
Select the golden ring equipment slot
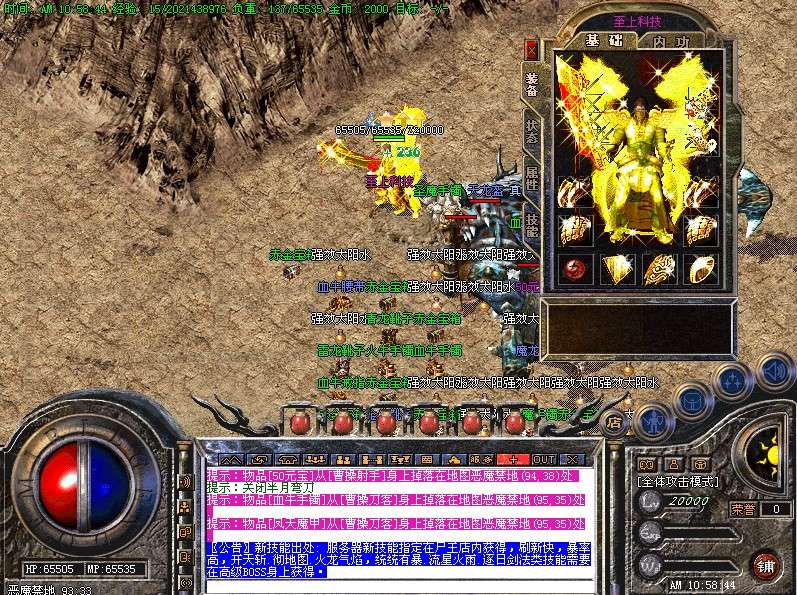[699, 268]
